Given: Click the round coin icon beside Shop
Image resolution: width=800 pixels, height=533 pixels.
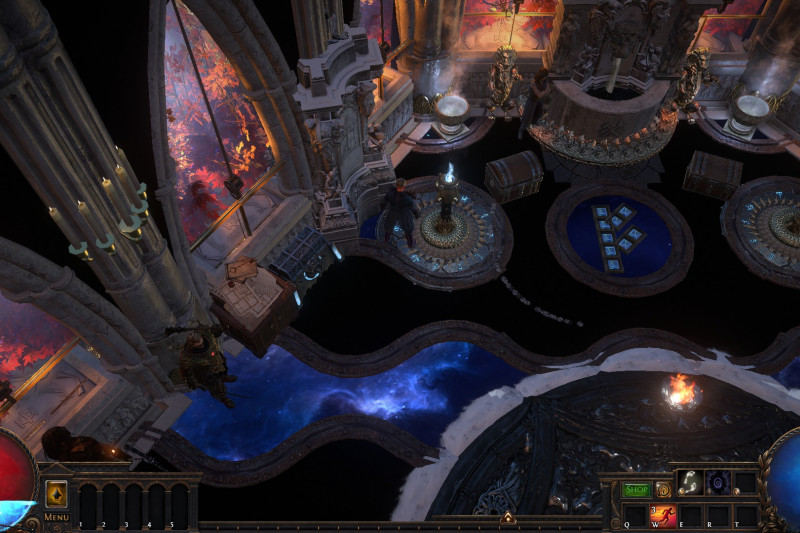Looking at the screenshot, I should [661, 490].
